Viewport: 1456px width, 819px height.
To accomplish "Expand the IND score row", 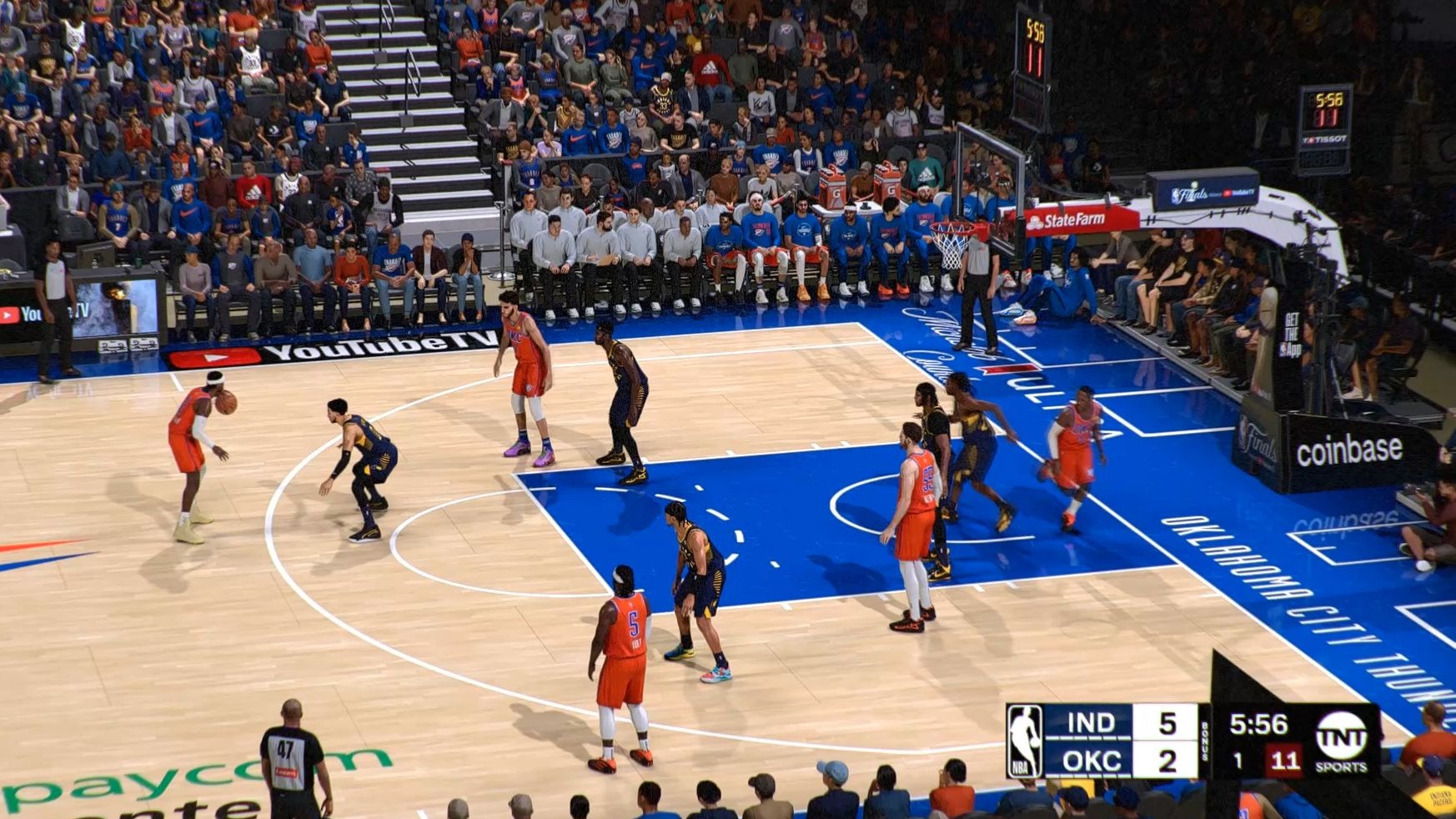I will pyautogui.click(x=1167, y=723).
